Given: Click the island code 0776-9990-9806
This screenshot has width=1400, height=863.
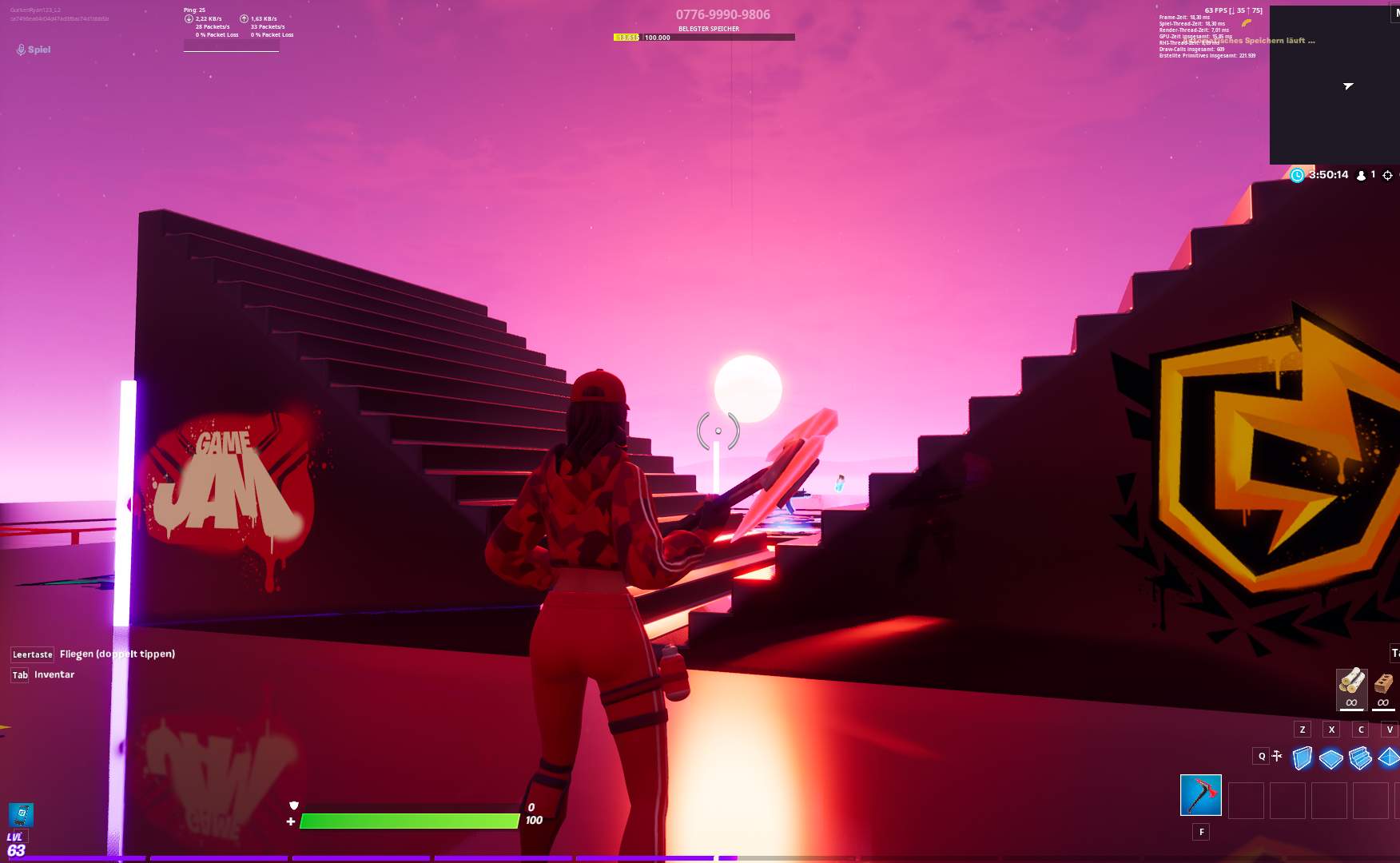Looking at the screenshot, I should pyautogui.click(x=722, y=14).
